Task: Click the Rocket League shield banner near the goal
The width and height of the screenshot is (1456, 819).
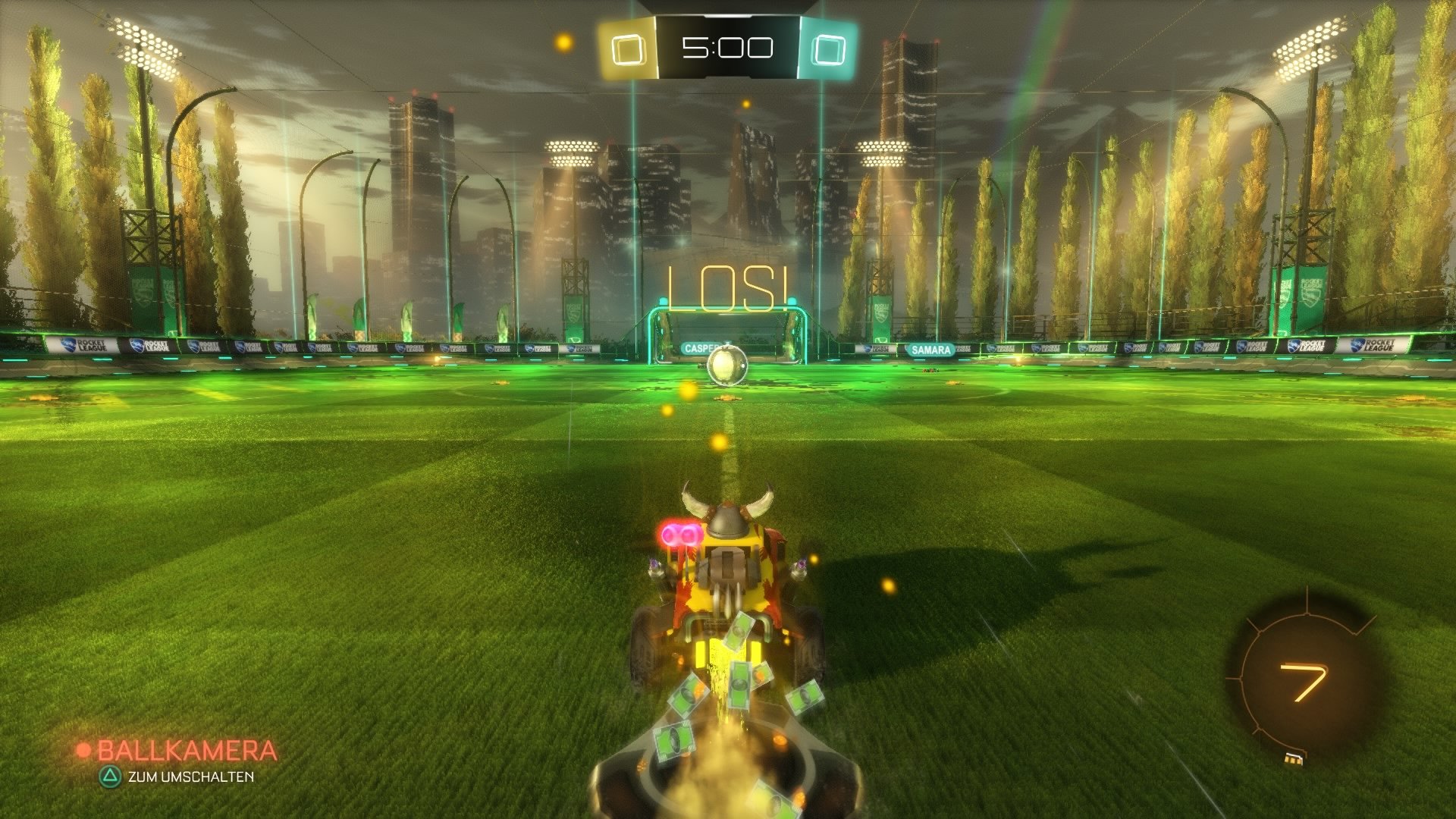Action: point(574,313)
